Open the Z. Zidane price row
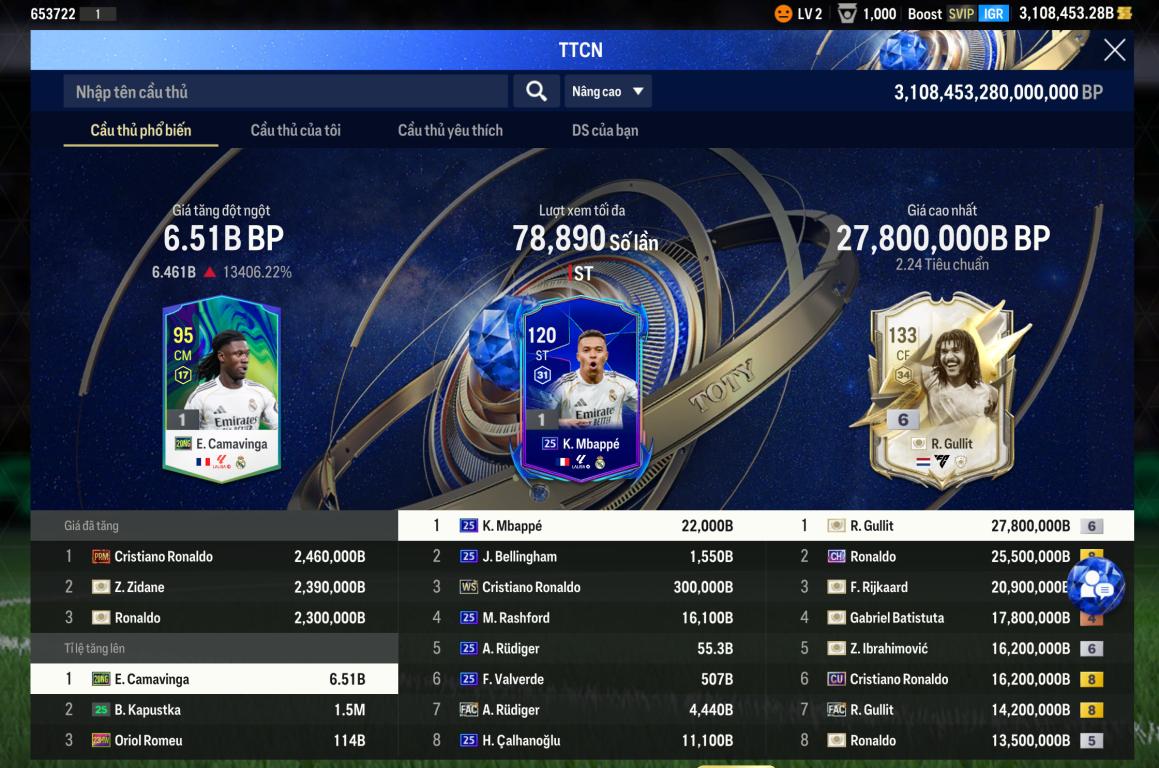 214,587
